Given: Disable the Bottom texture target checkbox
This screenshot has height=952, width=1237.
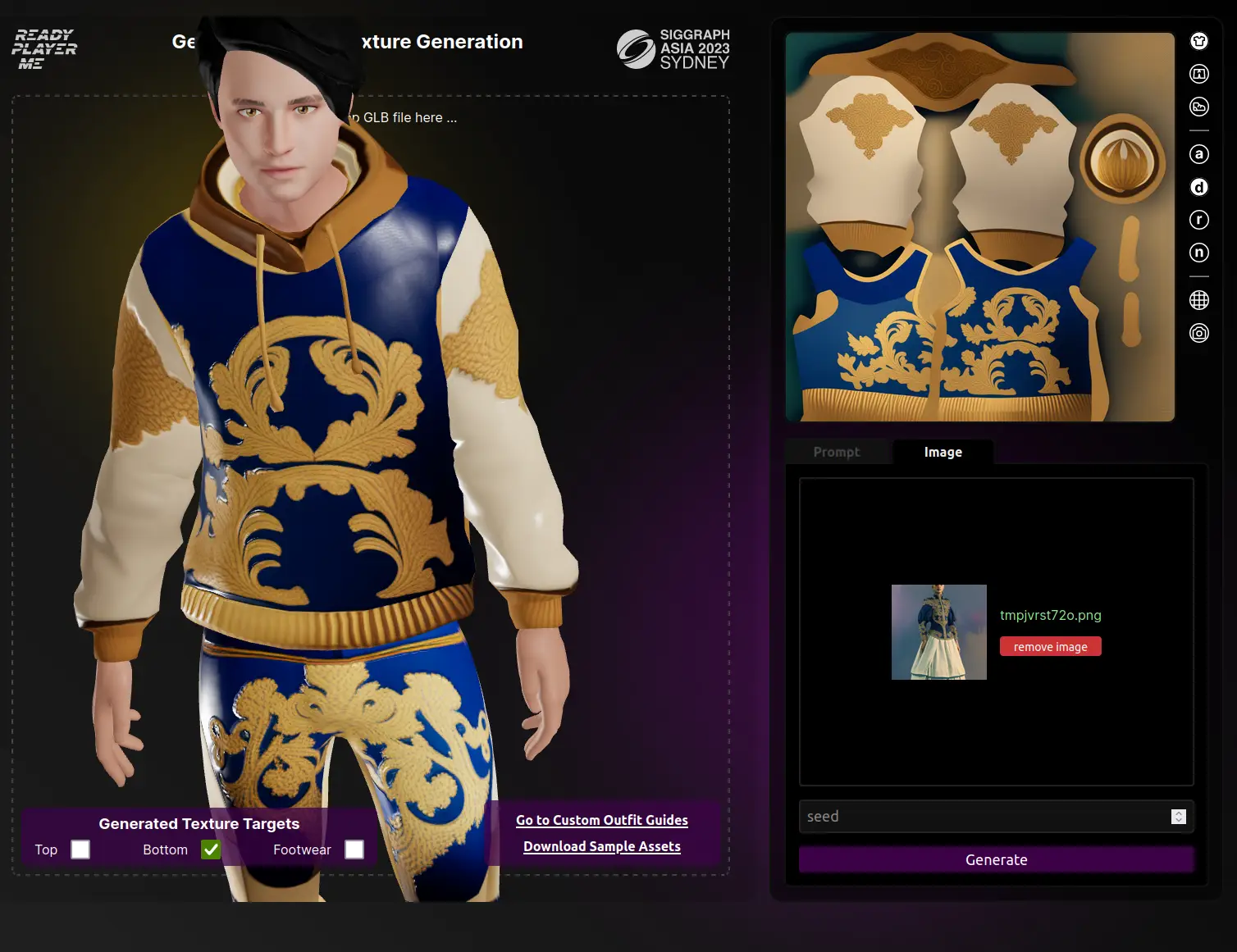Looking at the screenshot, I should pos(211,850).
